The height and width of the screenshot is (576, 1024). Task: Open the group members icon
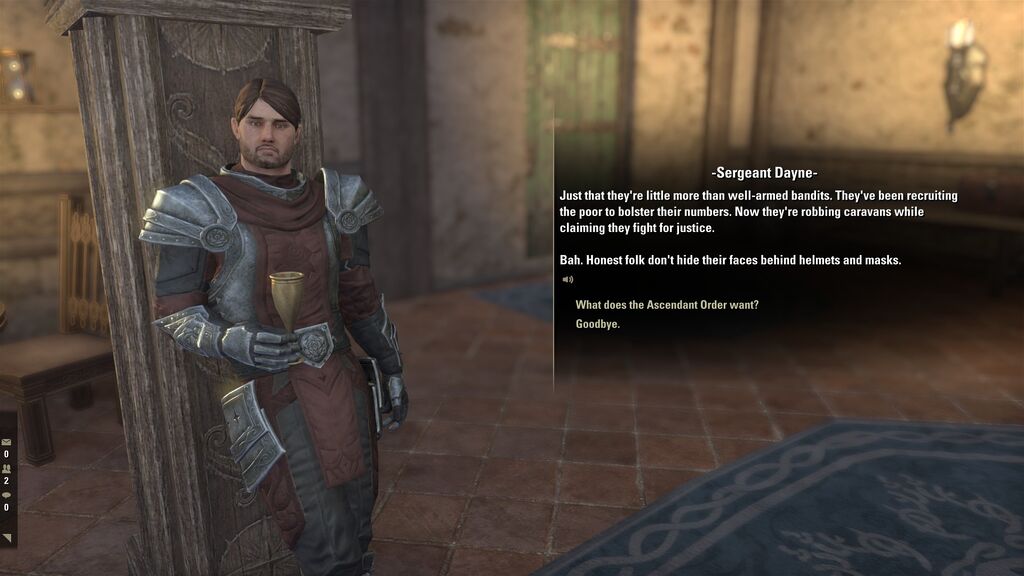point(7,468)
